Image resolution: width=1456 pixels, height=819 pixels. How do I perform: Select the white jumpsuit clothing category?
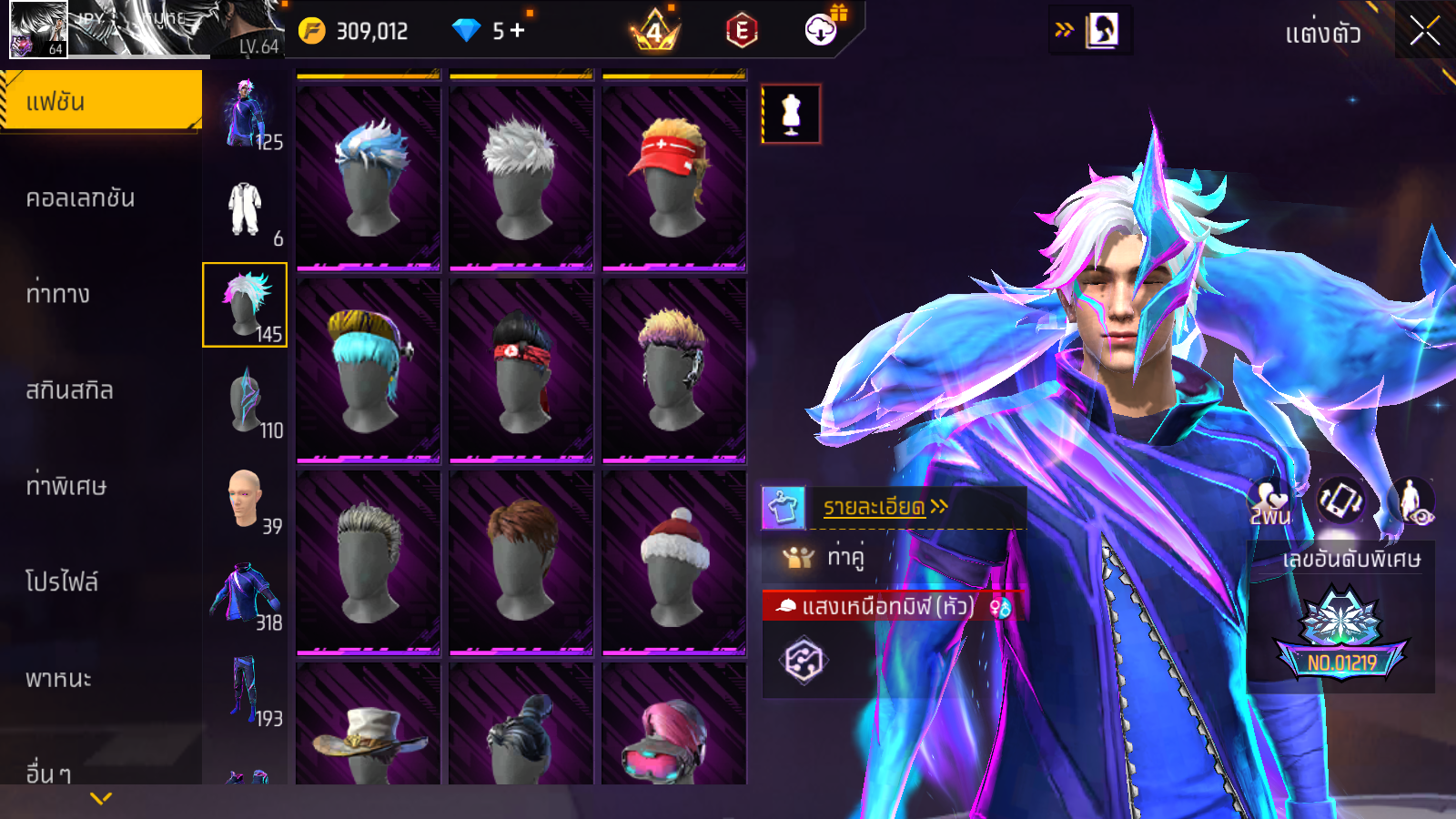245,209
